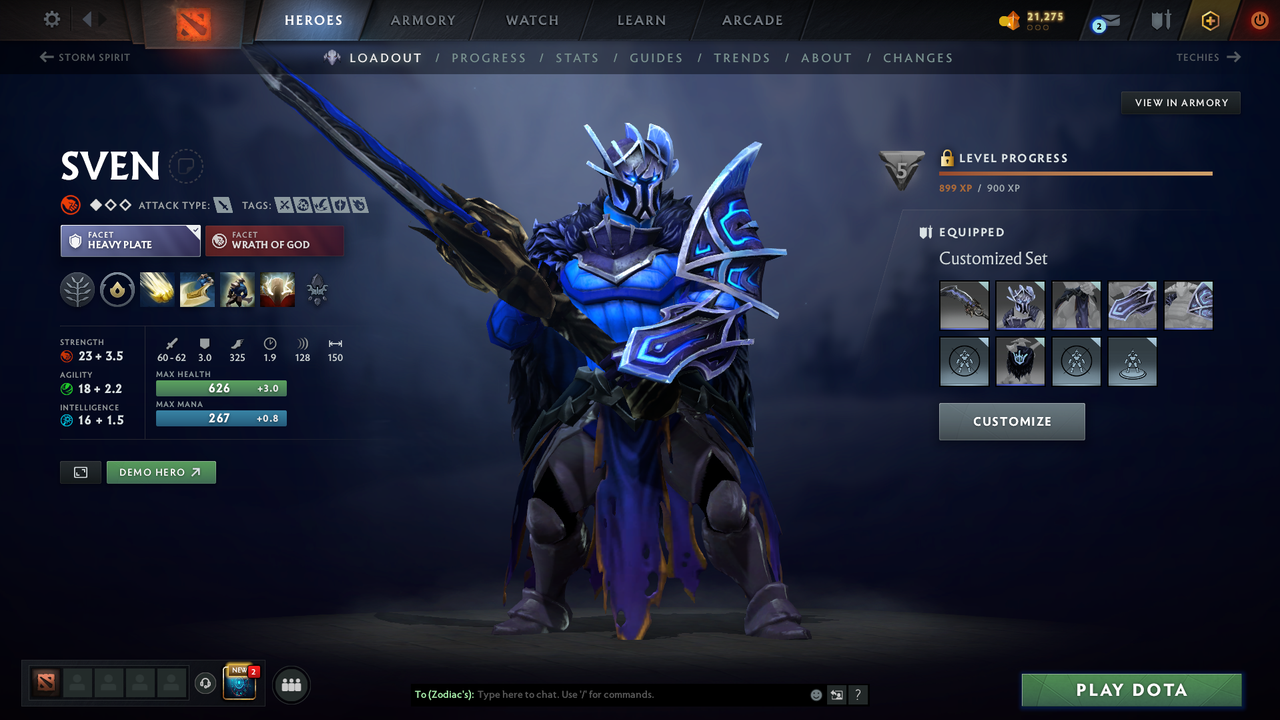View the Warcry ability icon
Screen dimensions: 1280x720
tap(237, 290)
